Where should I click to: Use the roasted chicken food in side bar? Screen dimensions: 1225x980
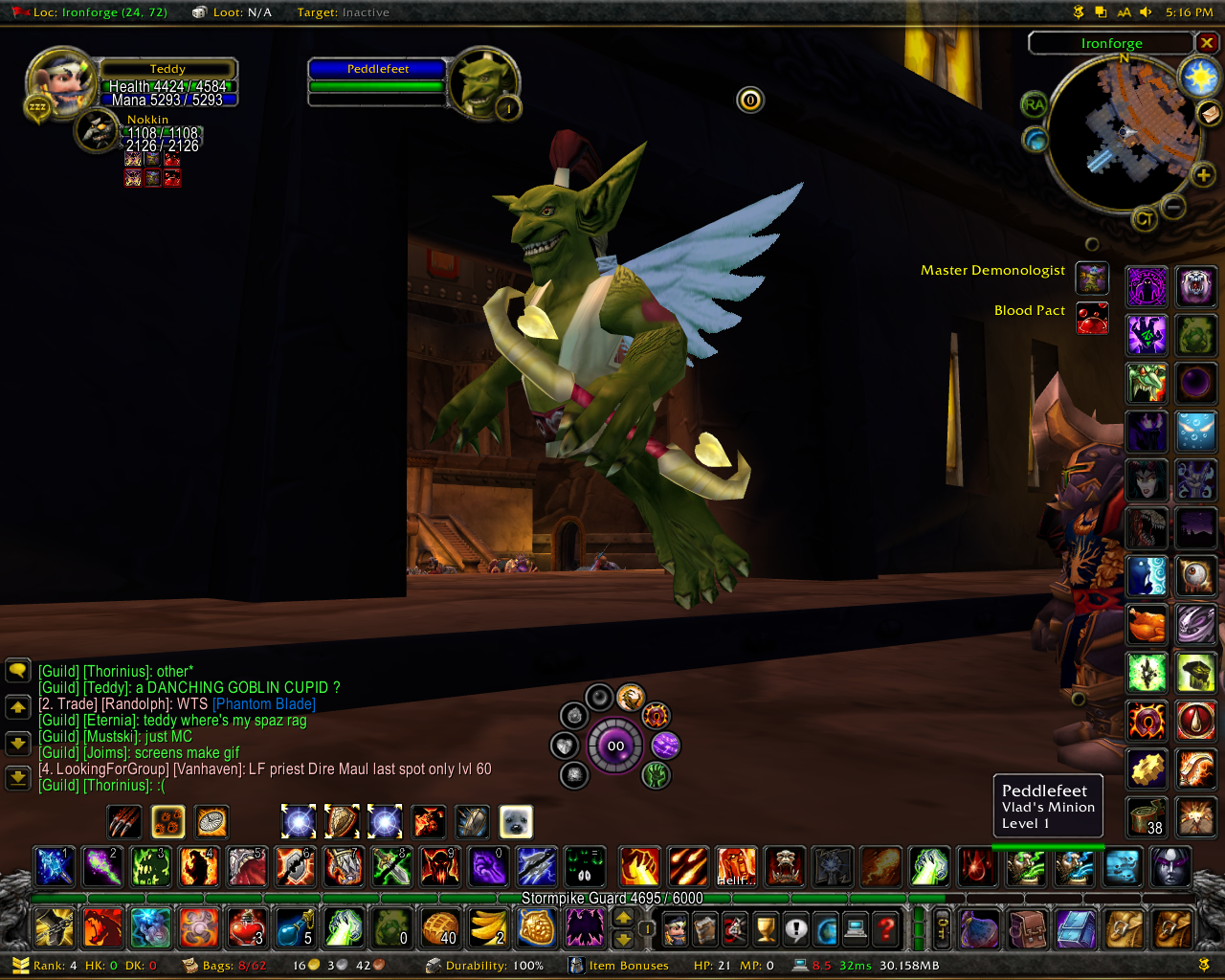[x=1147, y=625]
